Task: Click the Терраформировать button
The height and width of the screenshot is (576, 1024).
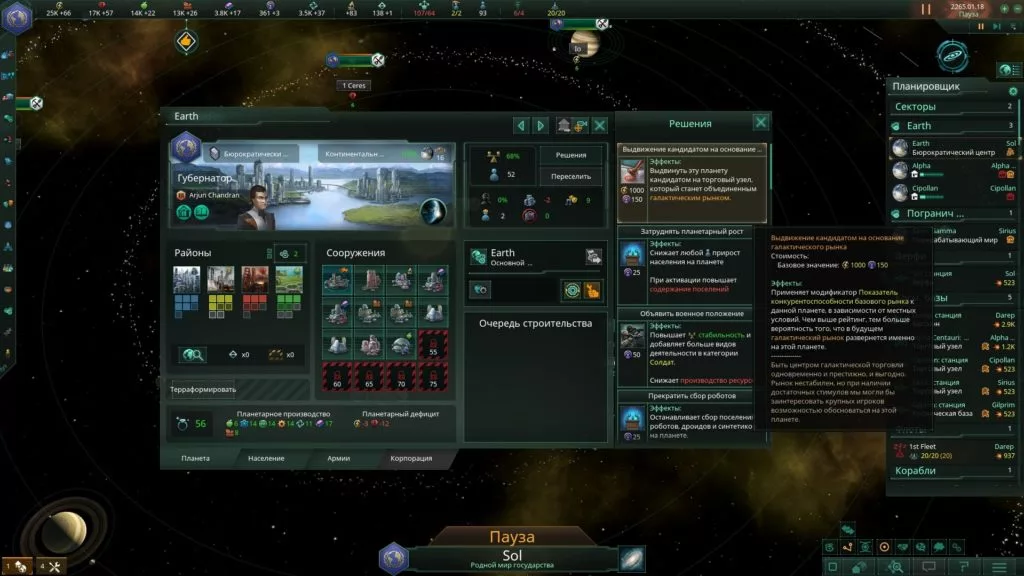Action: [x=203, y=388]
